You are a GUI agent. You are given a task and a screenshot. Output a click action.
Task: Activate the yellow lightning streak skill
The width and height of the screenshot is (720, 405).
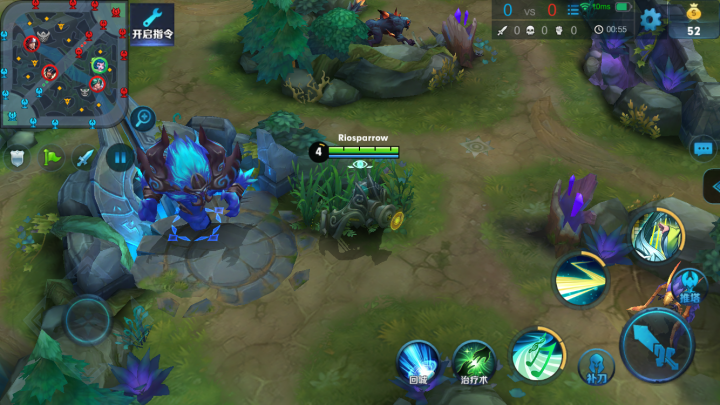580,279
